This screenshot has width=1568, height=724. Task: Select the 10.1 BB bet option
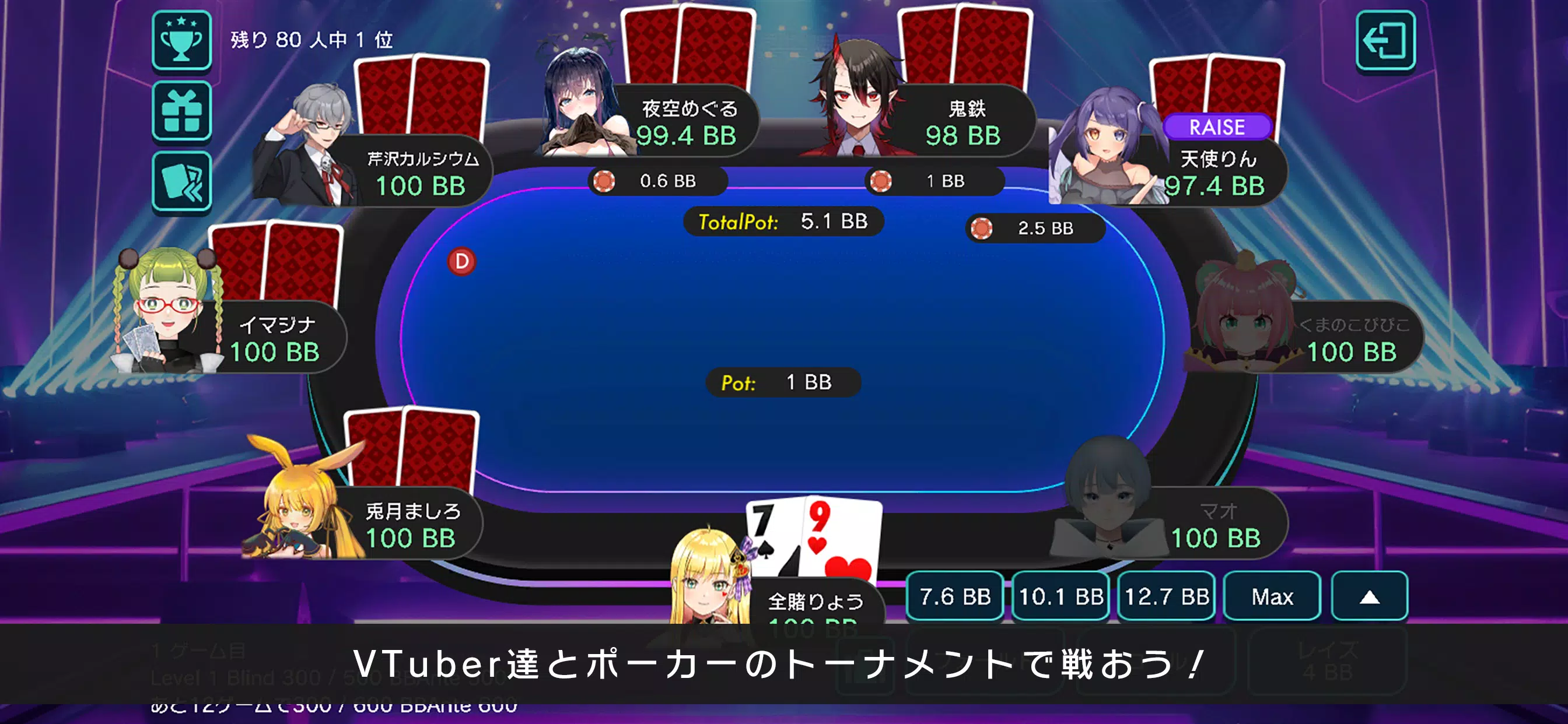coord(1060,597)
